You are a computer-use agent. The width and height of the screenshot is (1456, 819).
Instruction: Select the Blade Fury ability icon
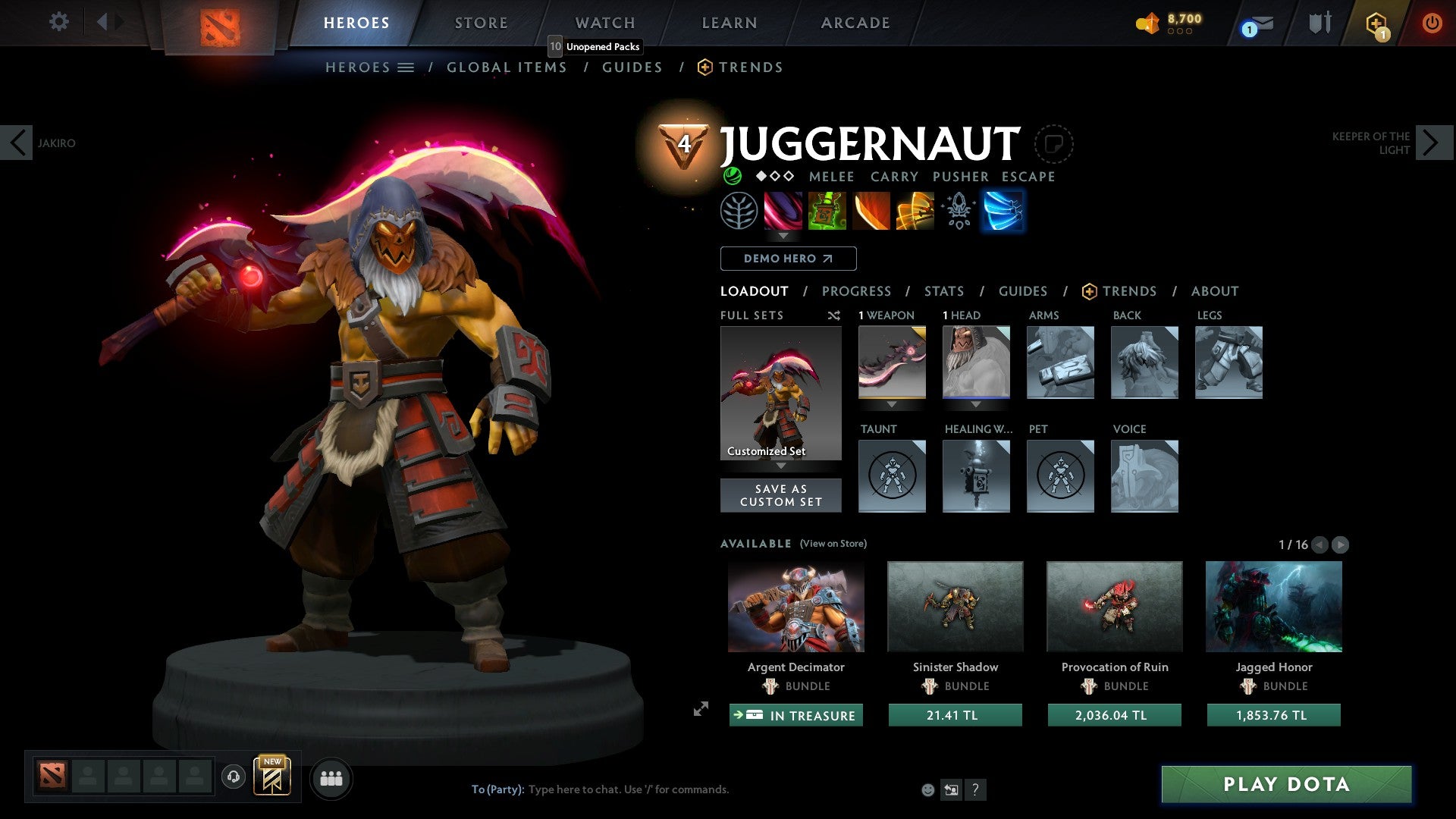pos(784,211)
